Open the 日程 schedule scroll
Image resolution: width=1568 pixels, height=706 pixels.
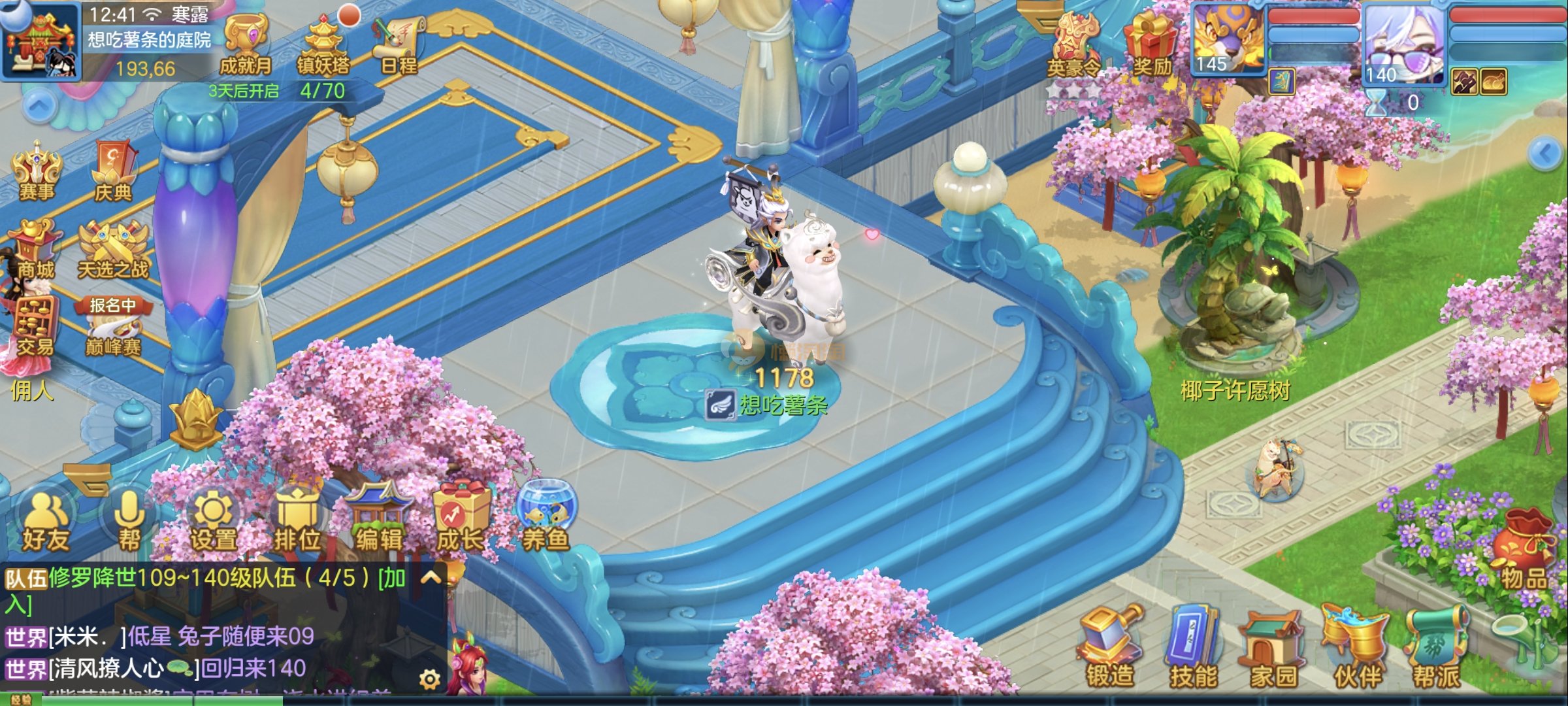tap(397, 44)
